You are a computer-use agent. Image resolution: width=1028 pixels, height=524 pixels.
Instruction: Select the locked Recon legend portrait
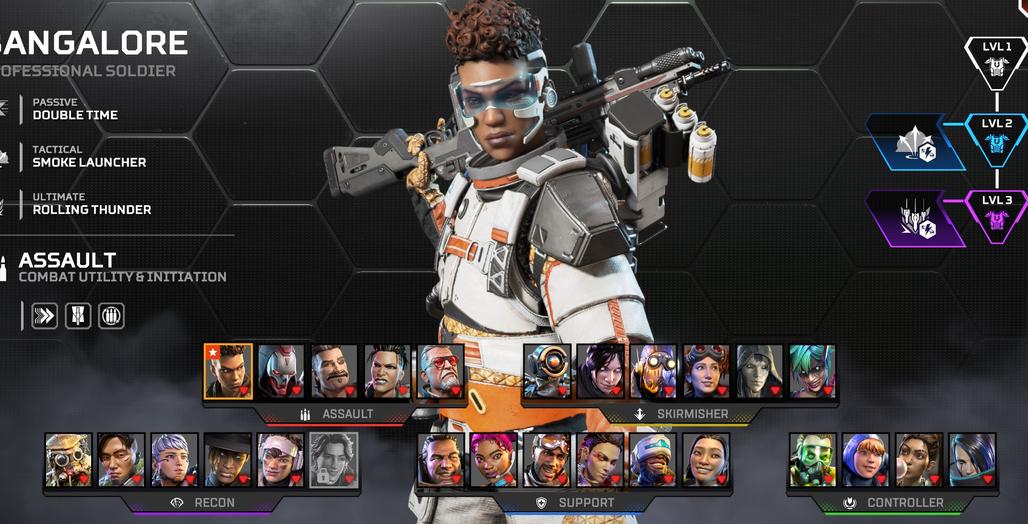point(333,459)
